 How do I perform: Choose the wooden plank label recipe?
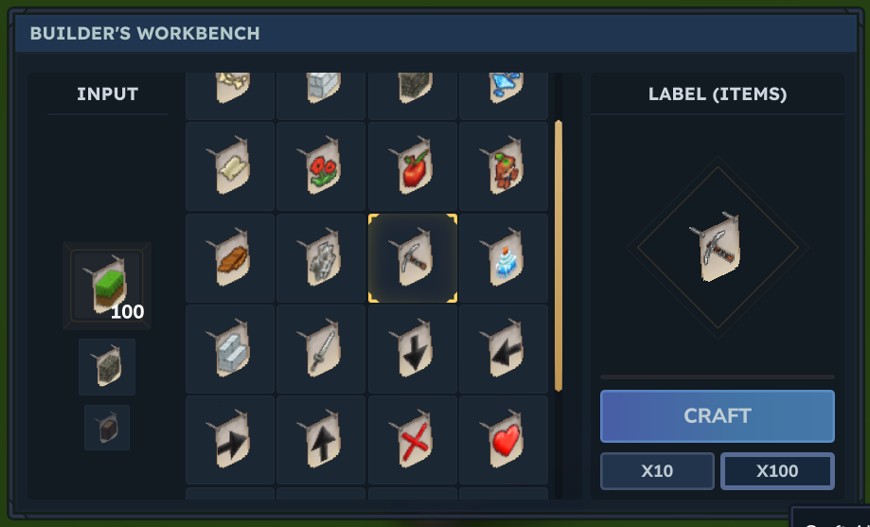click(x=230, y=258)
